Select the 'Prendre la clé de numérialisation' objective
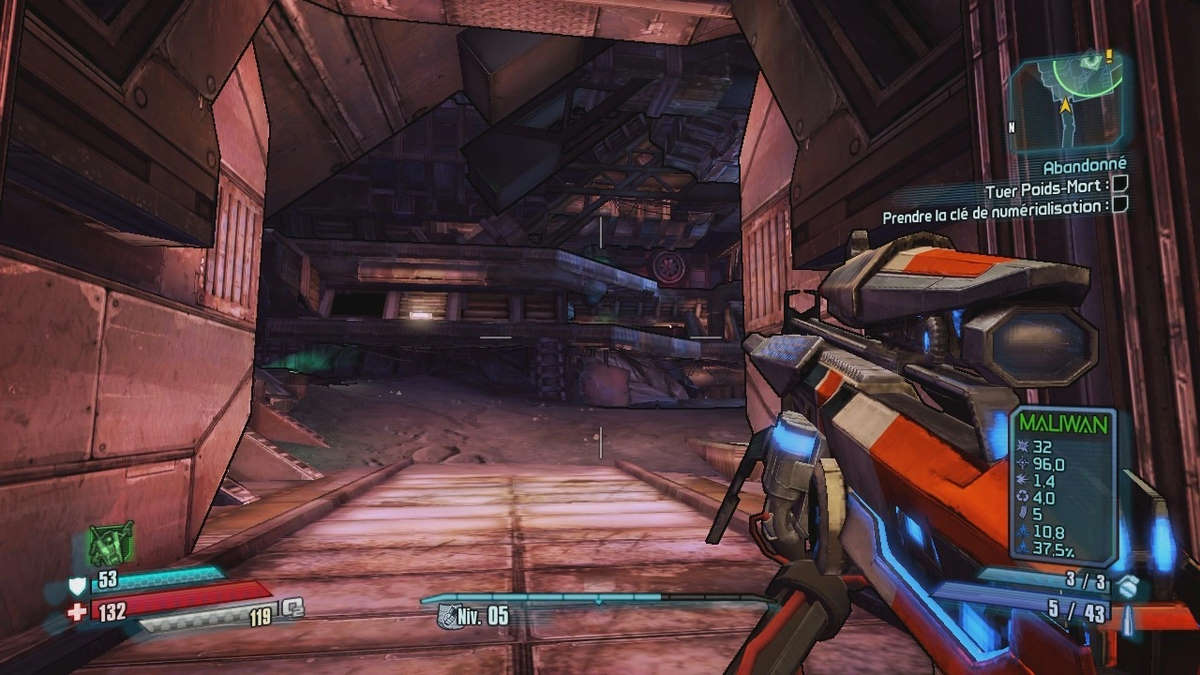The width and height of the screenshot is (1200, 675). pos(996,207)
